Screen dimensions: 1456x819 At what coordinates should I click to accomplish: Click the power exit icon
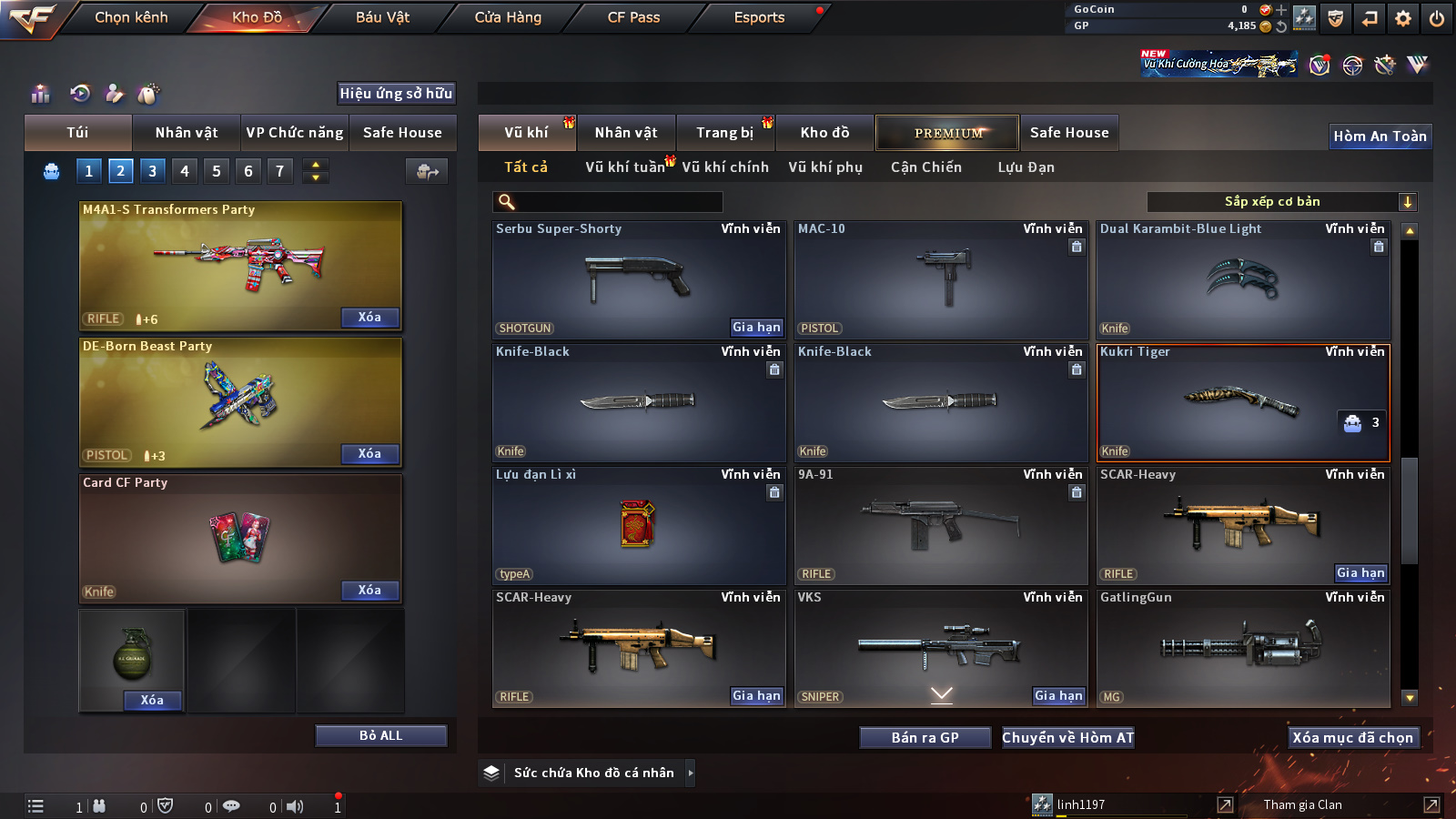click(1437, 18)
